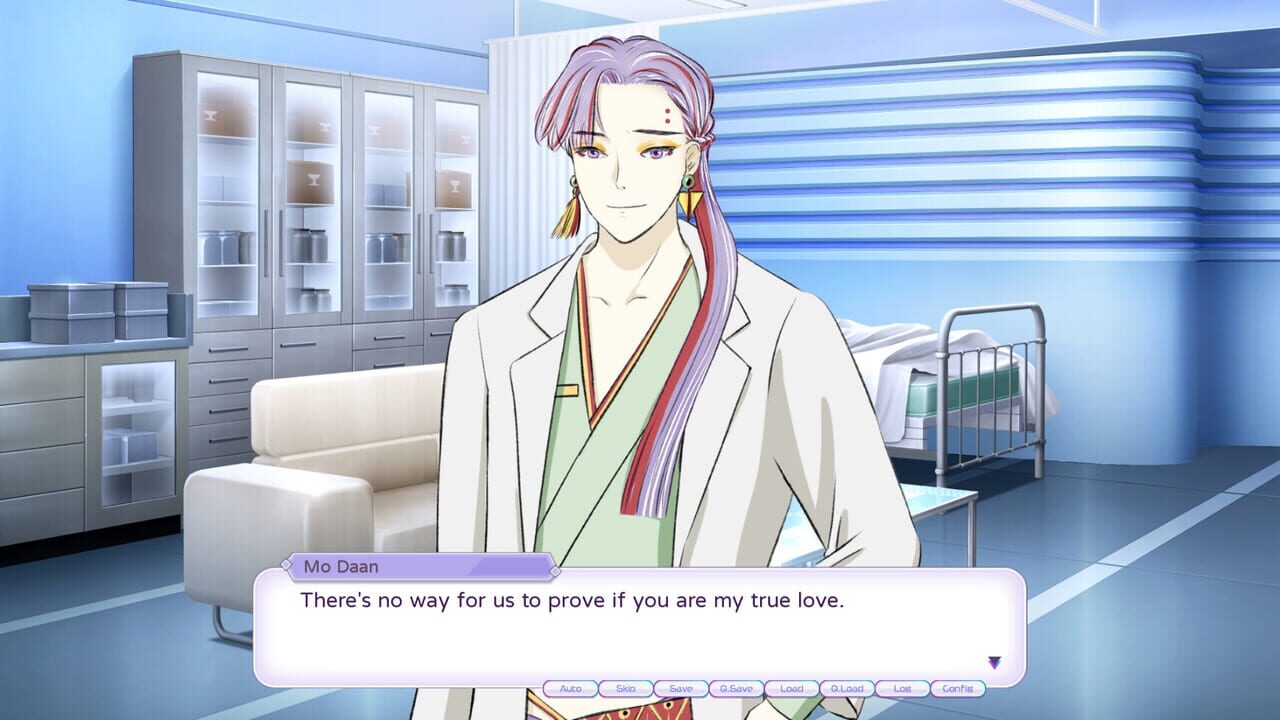Click Mo Daan's character sprite
This screenshot has width=1280, height=720.
tap(620, 300)
